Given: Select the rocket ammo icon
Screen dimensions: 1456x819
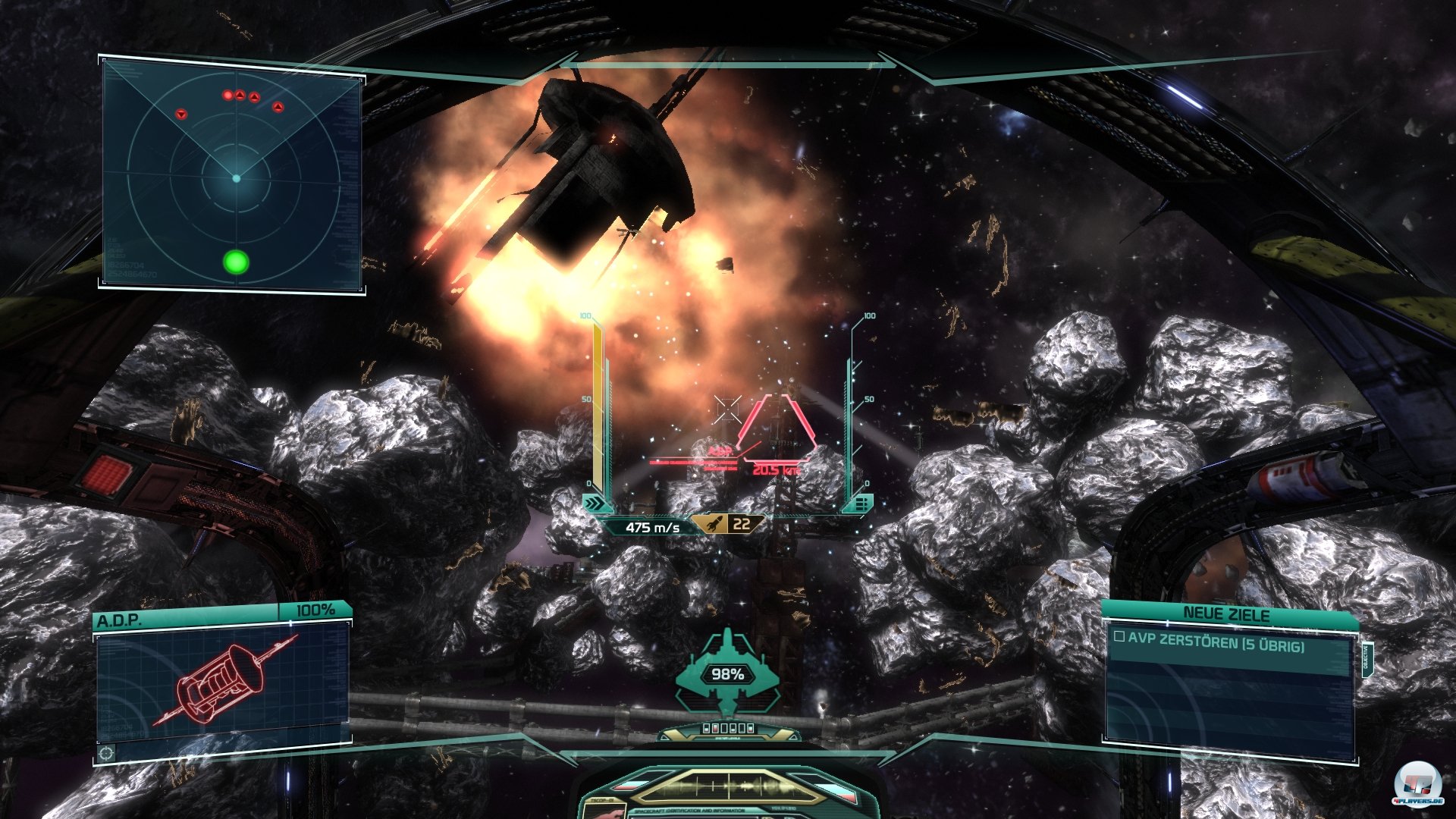Looking at the screenshot, I should click(714, 523).
